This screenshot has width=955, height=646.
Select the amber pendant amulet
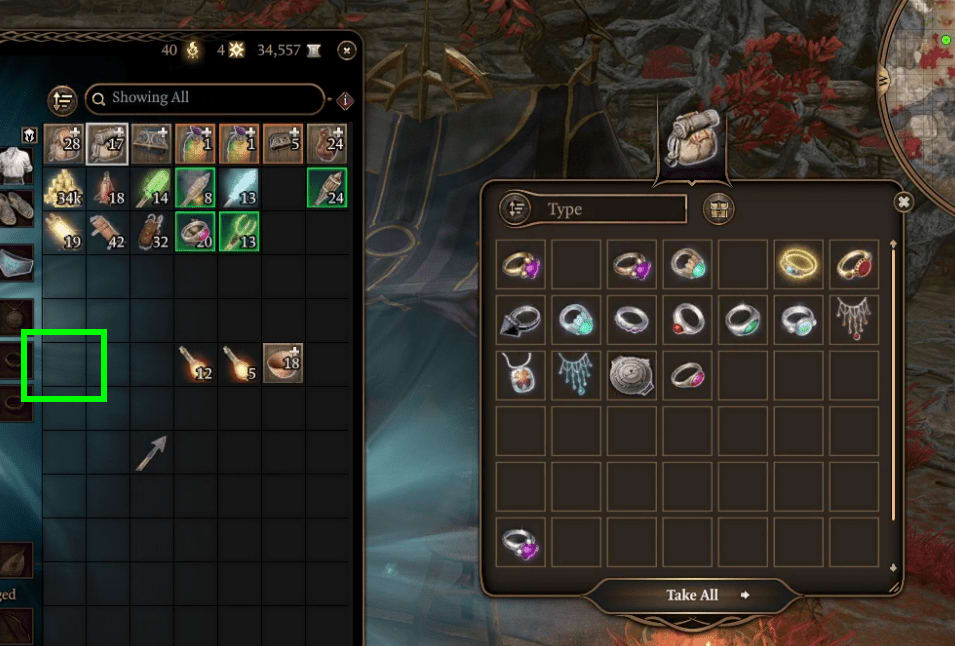522,375
